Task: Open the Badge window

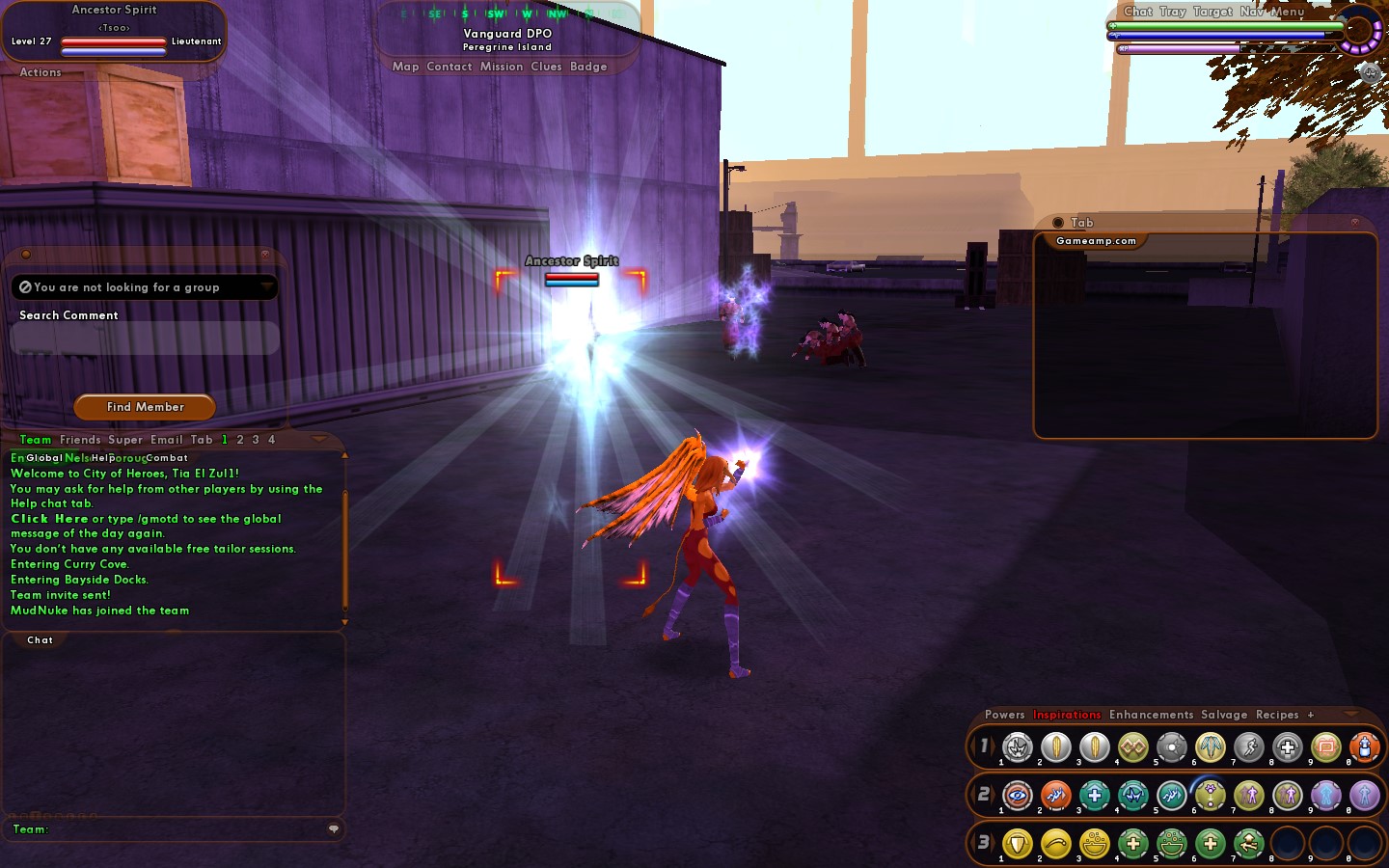Action: pyautogui.click(x=588, y=67)
